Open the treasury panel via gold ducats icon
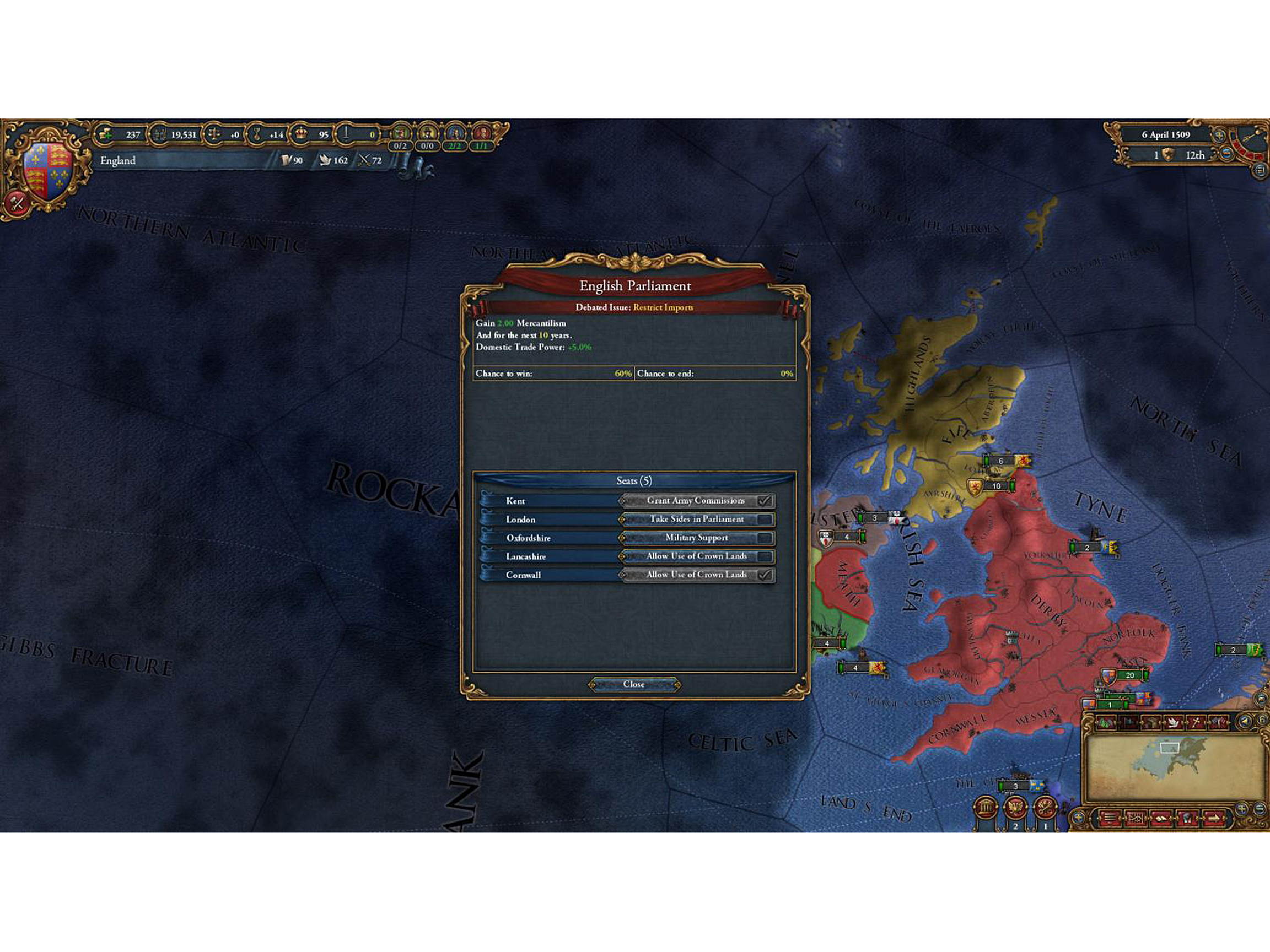 pos(106,135)
